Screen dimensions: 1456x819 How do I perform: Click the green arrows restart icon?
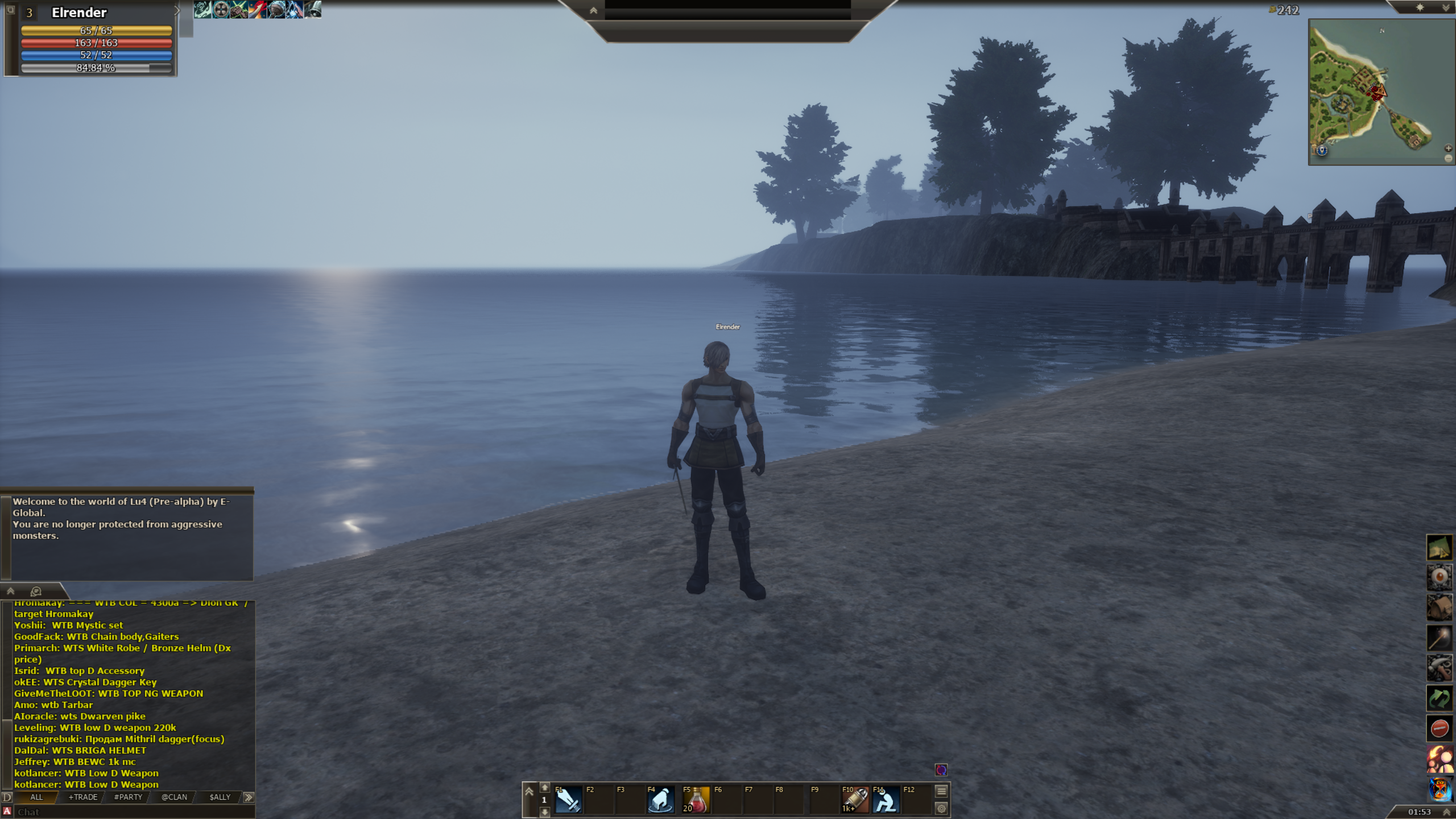(1439, 698)
